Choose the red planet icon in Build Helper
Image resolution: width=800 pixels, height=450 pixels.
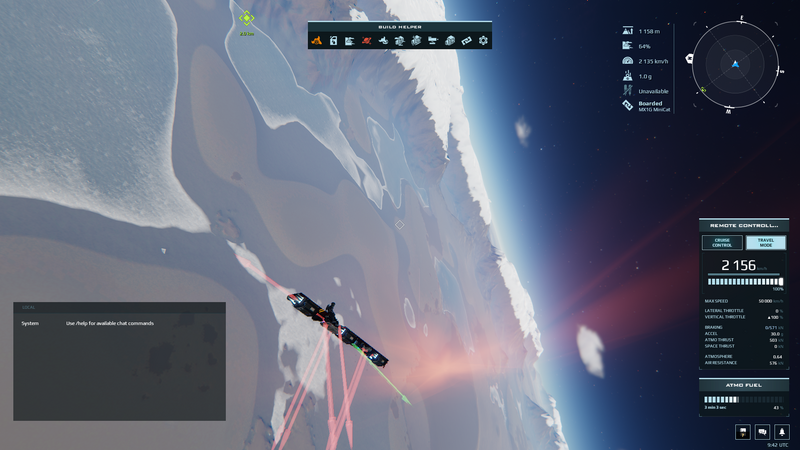coord(366,41)
